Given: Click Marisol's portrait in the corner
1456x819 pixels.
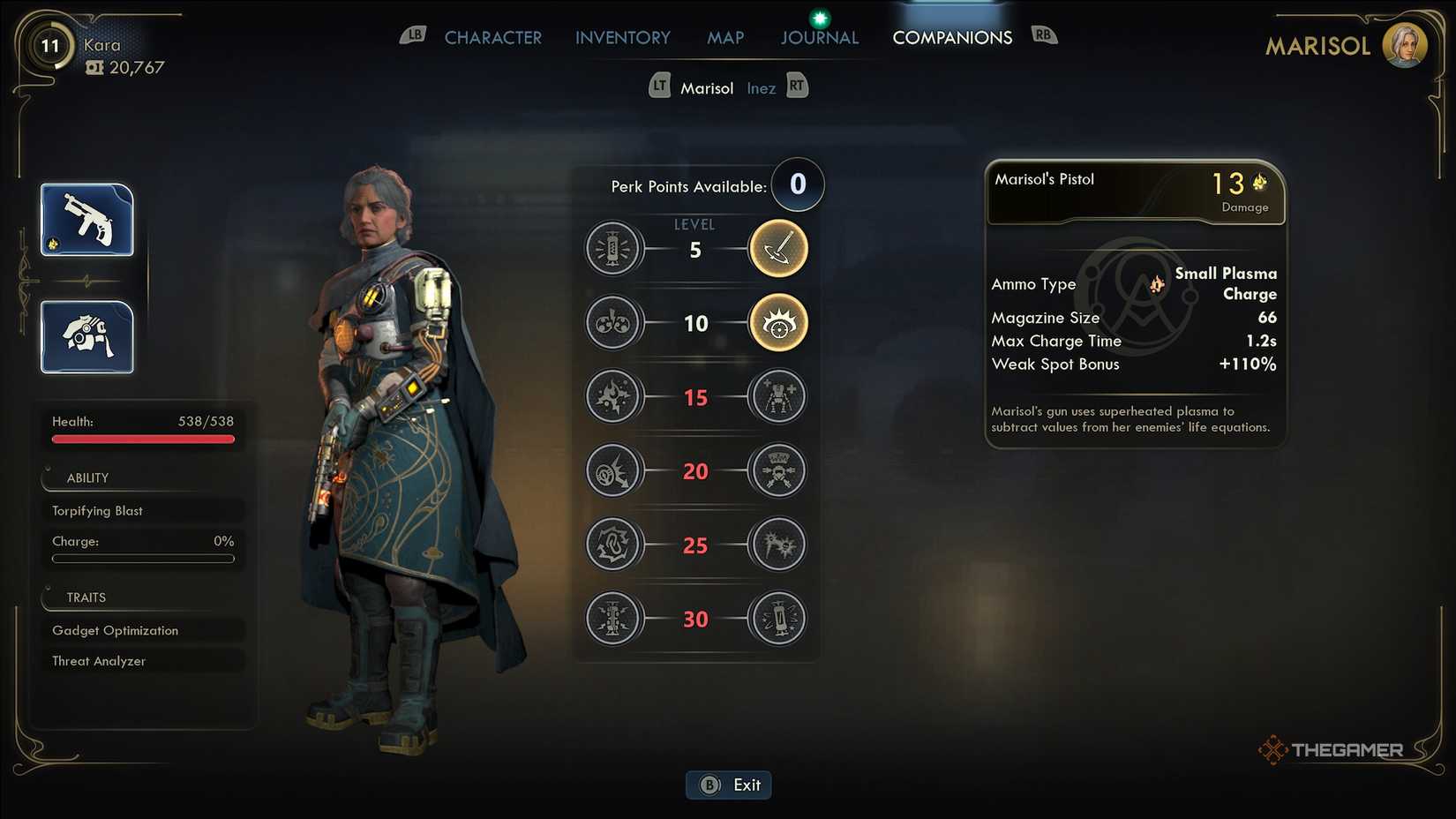Looking at the screenshot, I should click(1404, 45).
